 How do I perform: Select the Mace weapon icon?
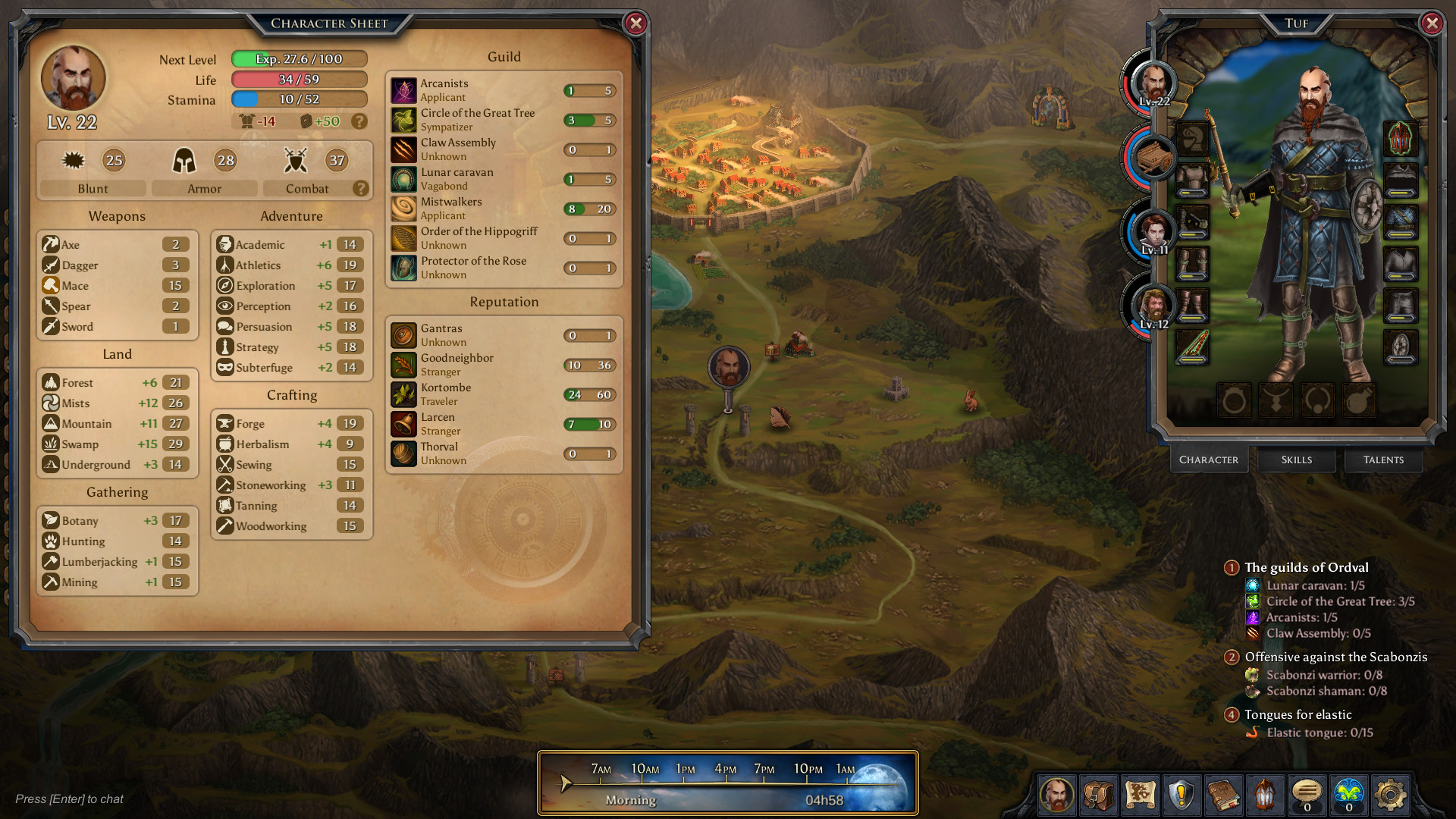coord(51,285)
